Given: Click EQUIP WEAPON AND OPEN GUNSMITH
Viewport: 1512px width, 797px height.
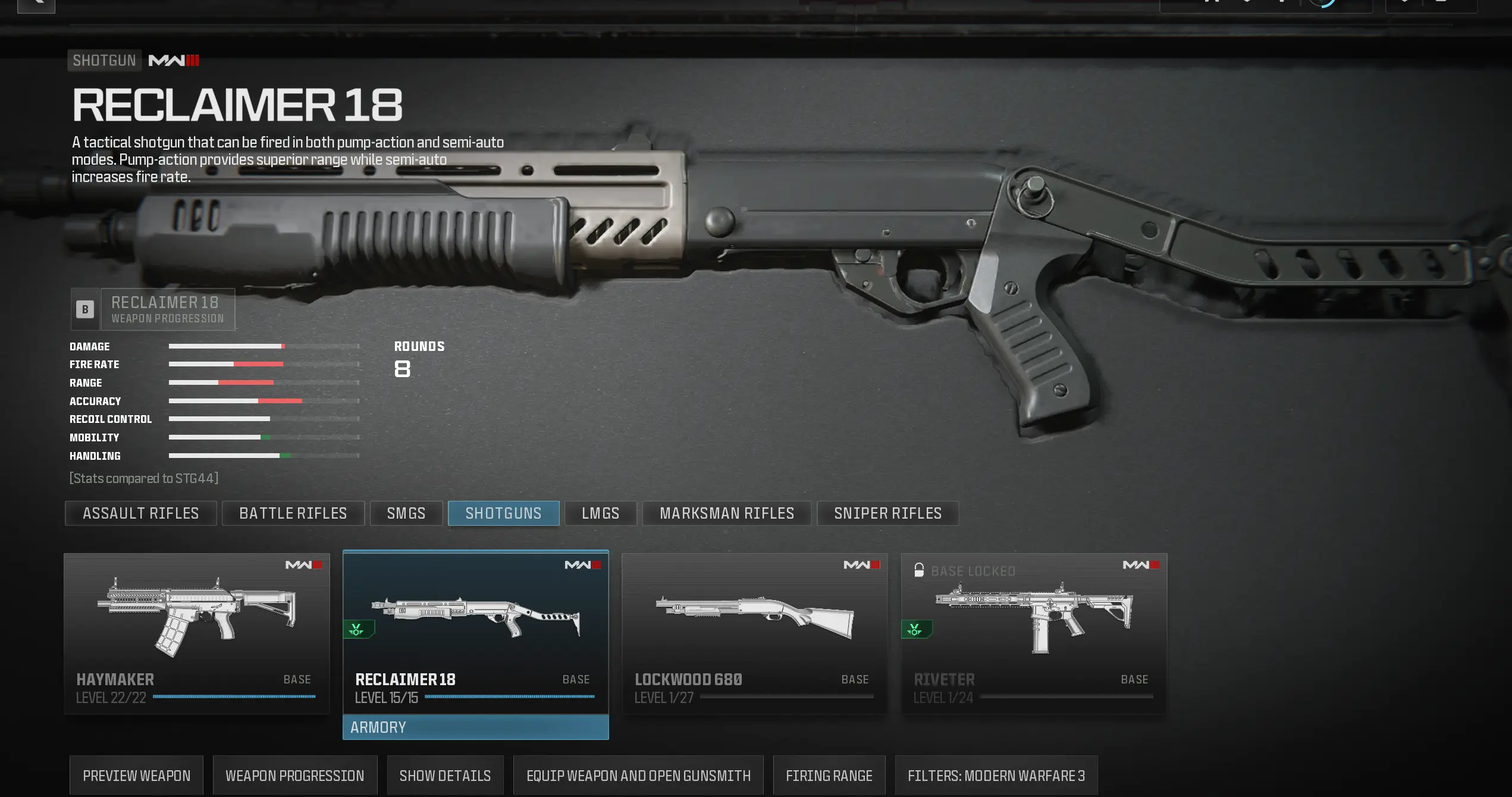Looking at the screenshot, I should [x=638, y=775].
